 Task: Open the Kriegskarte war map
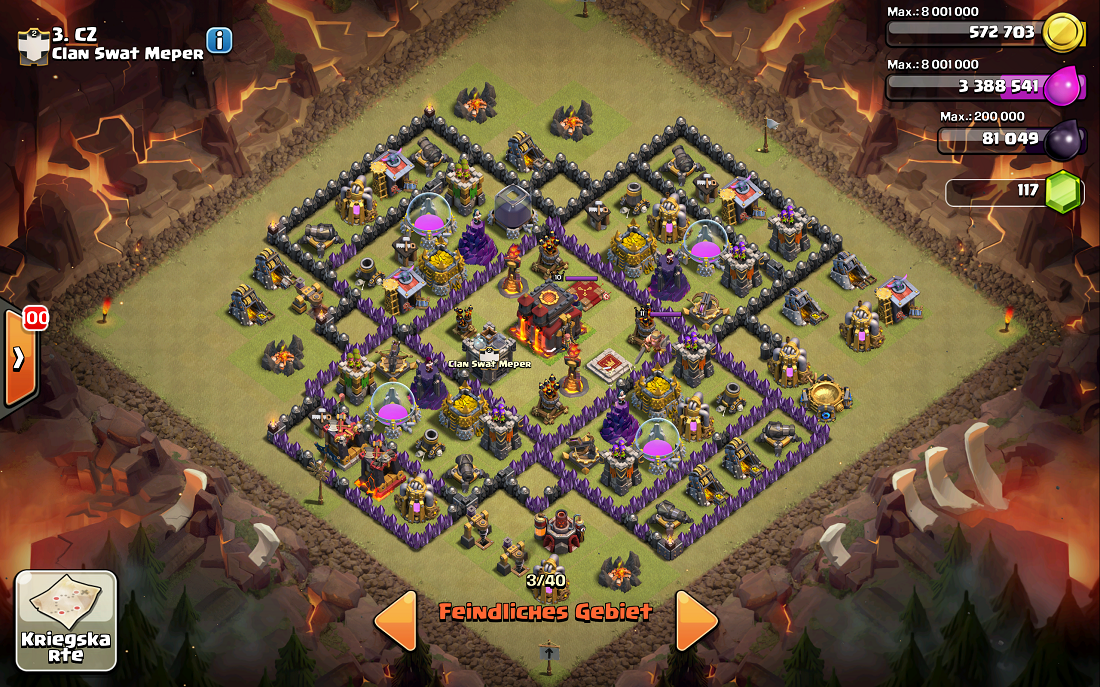(66, 620)
